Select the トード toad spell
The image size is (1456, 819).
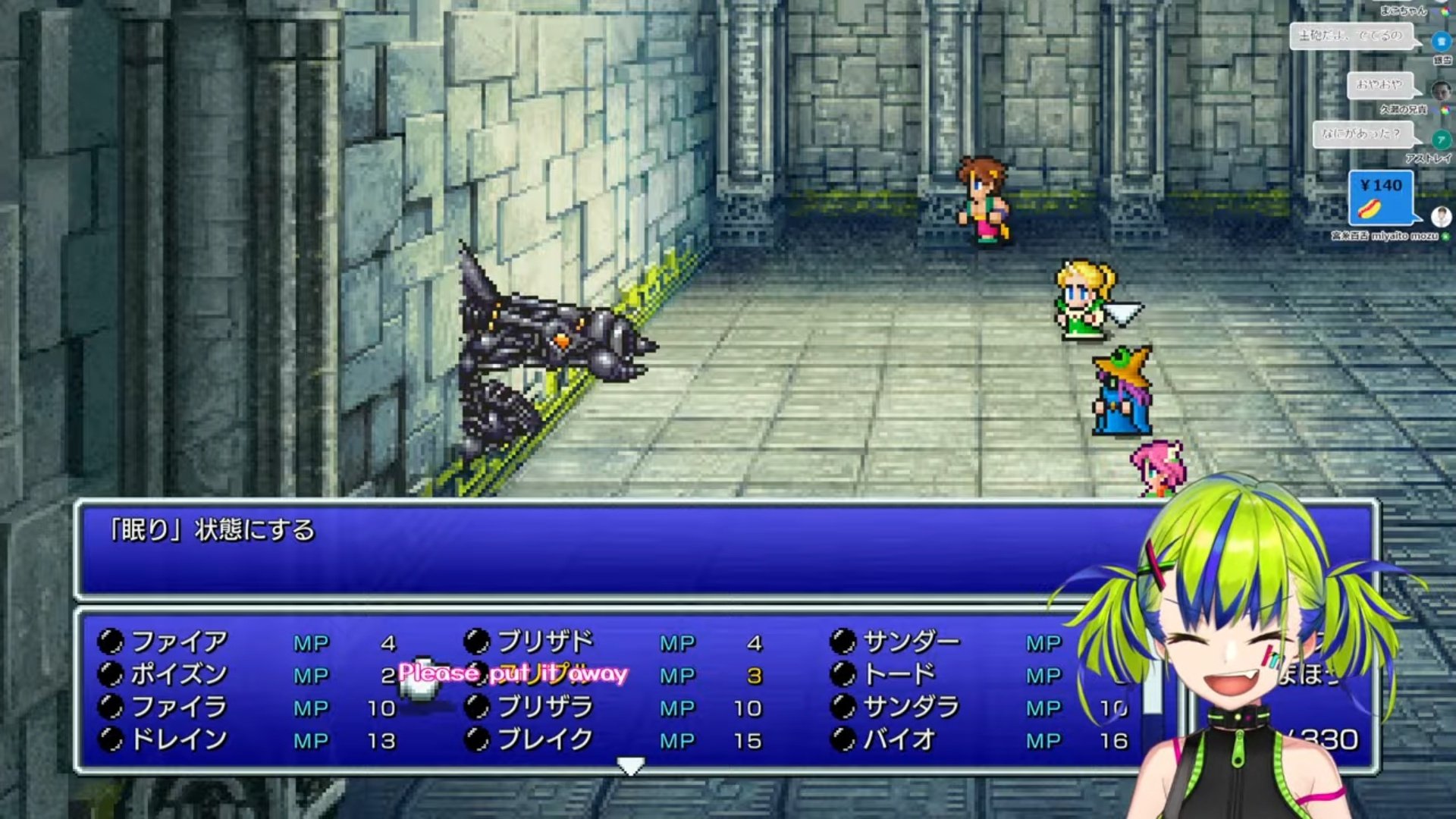pyautogui.click(x=899, y=674)
